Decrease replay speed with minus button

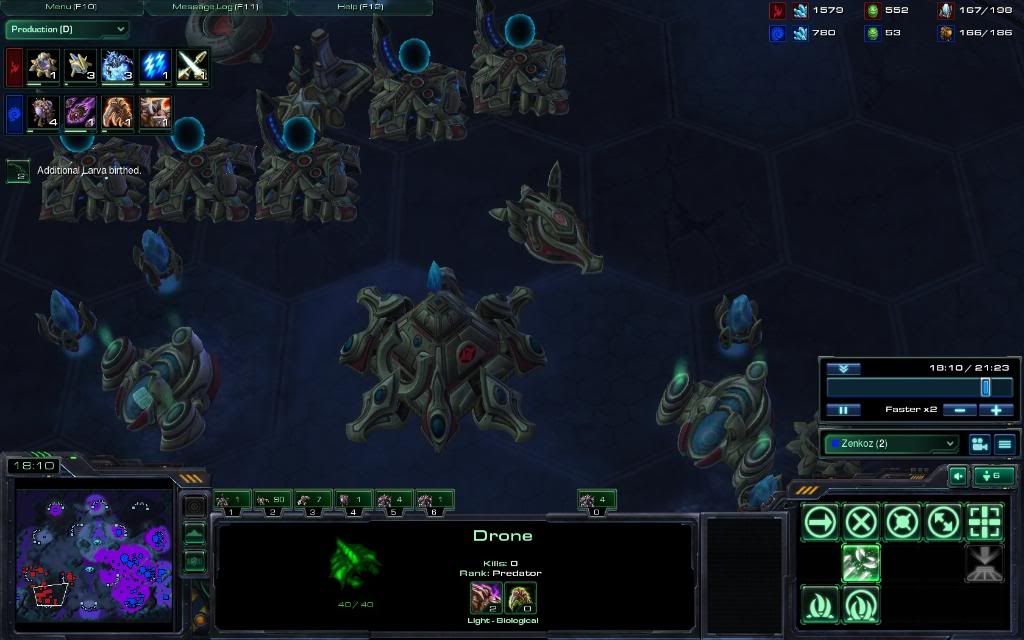(959, 410)
